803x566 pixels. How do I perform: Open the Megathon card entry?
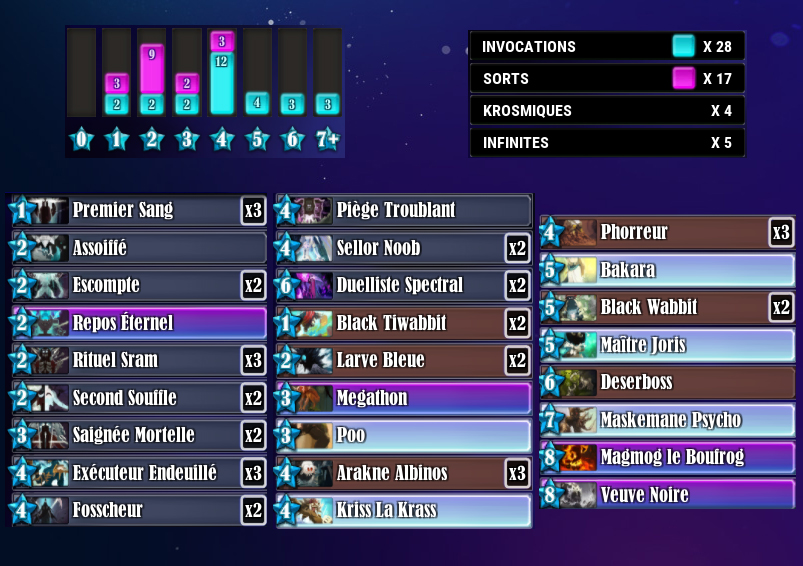point(404,398)
